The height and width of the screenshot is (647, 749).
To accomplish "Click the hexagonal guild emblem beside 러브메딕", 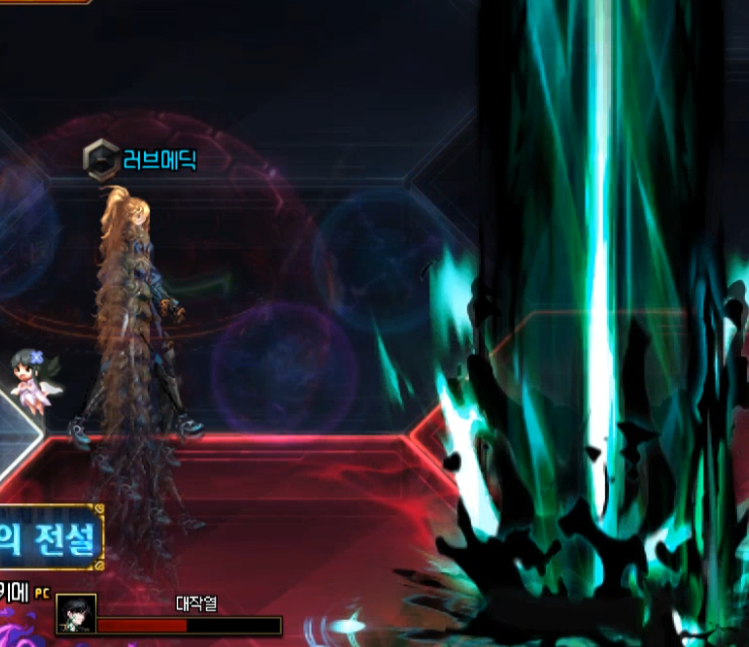I will (x=101, y=159).
